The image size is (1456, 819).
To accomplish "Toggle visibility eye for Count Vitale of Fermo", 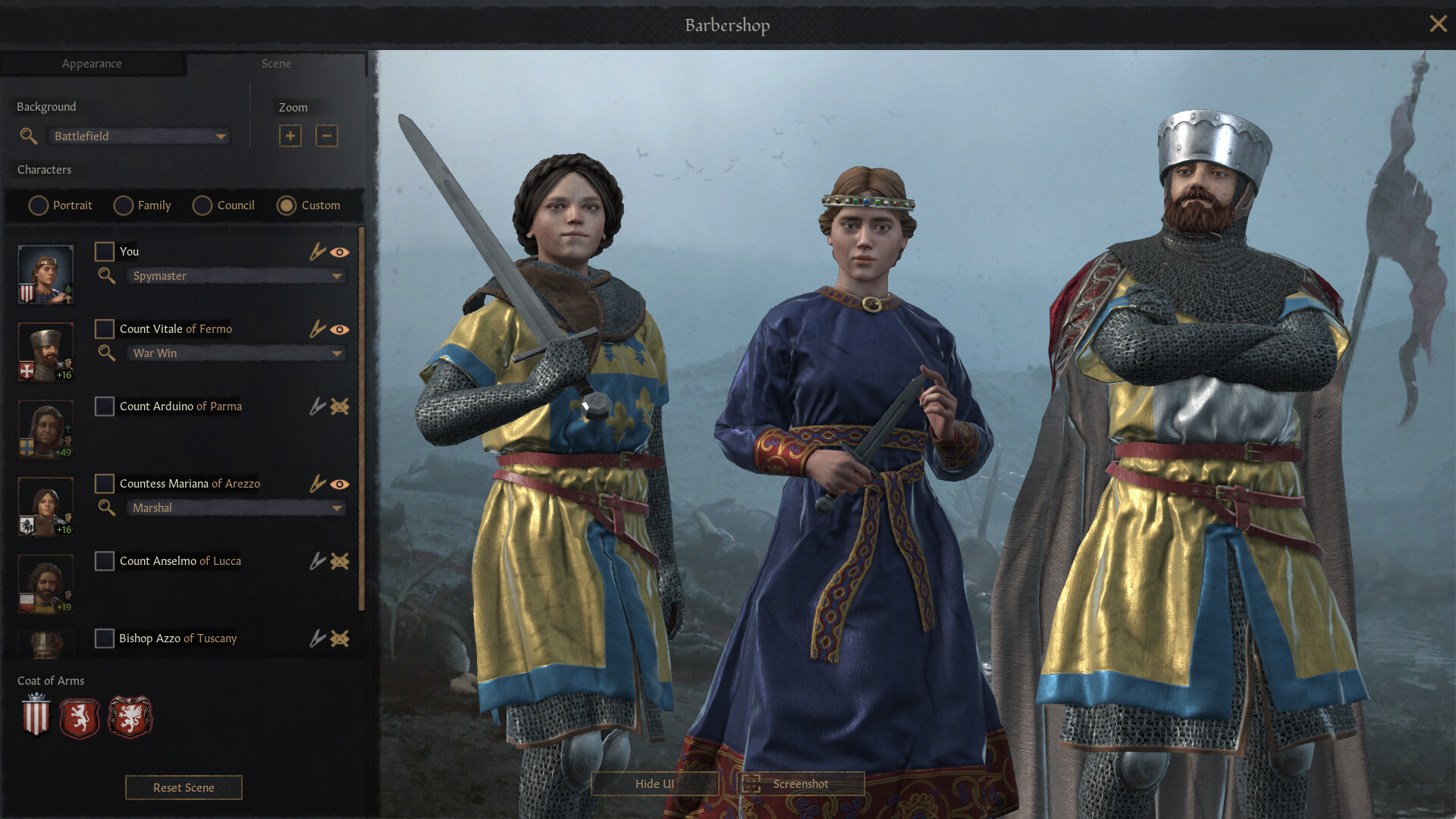I will pos(340,329).
